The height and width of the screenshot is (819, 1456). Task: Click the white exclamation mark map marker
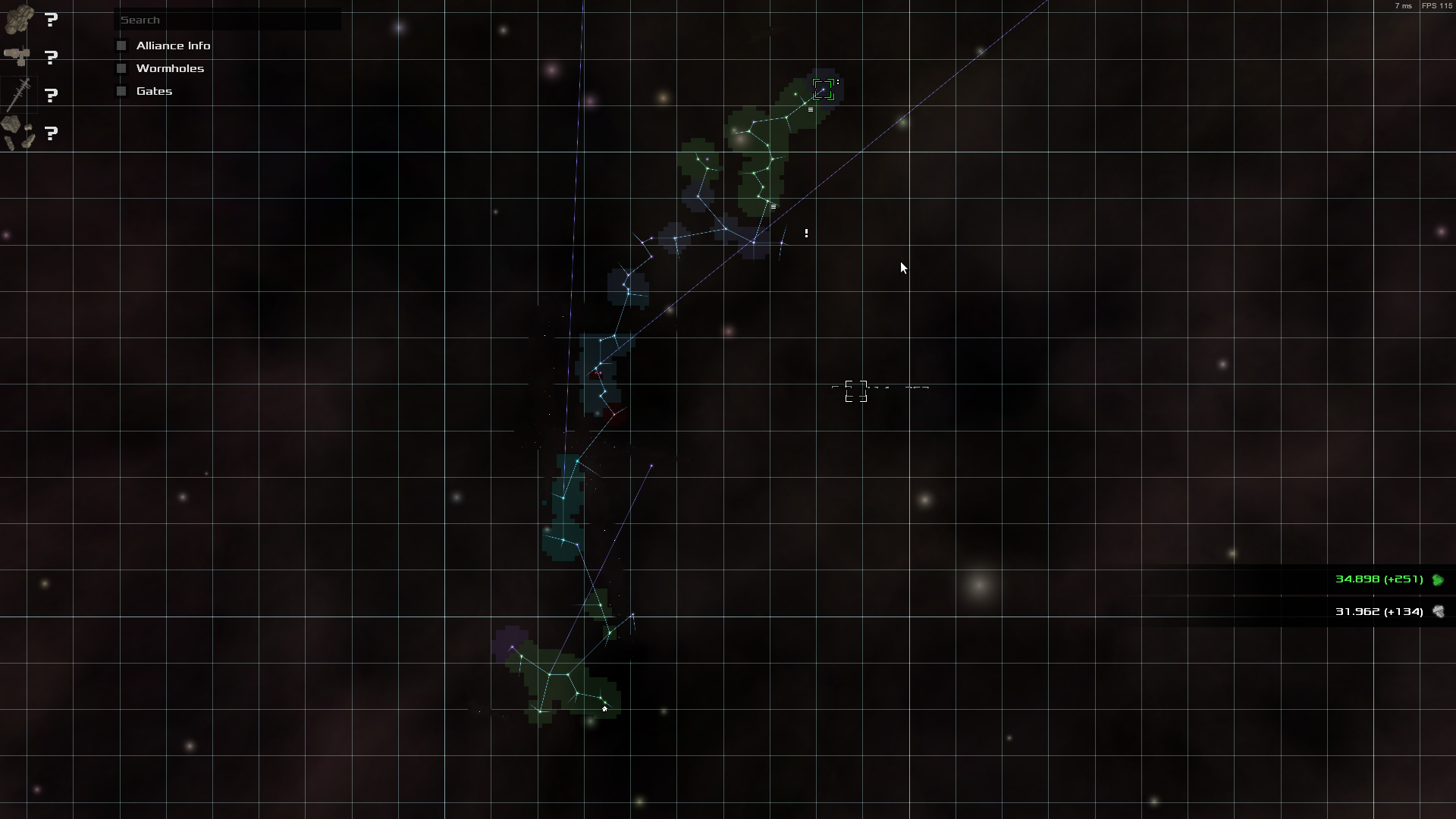pyautogui.click(x=806, y=234)
